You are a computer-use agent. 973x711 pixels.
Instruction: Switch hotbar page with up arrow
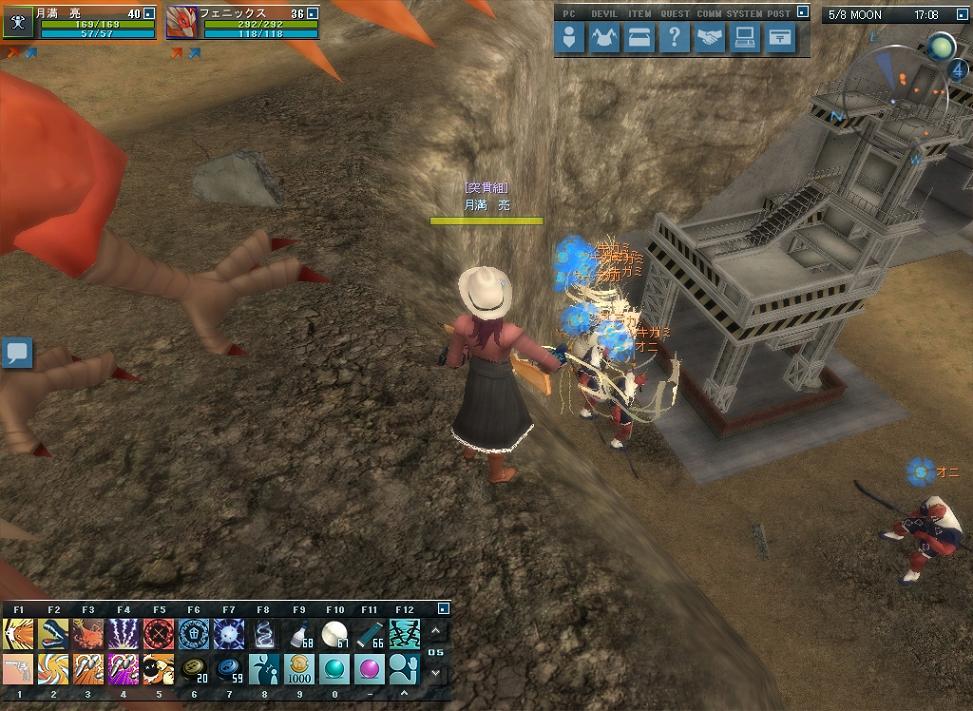pos(436,631)
